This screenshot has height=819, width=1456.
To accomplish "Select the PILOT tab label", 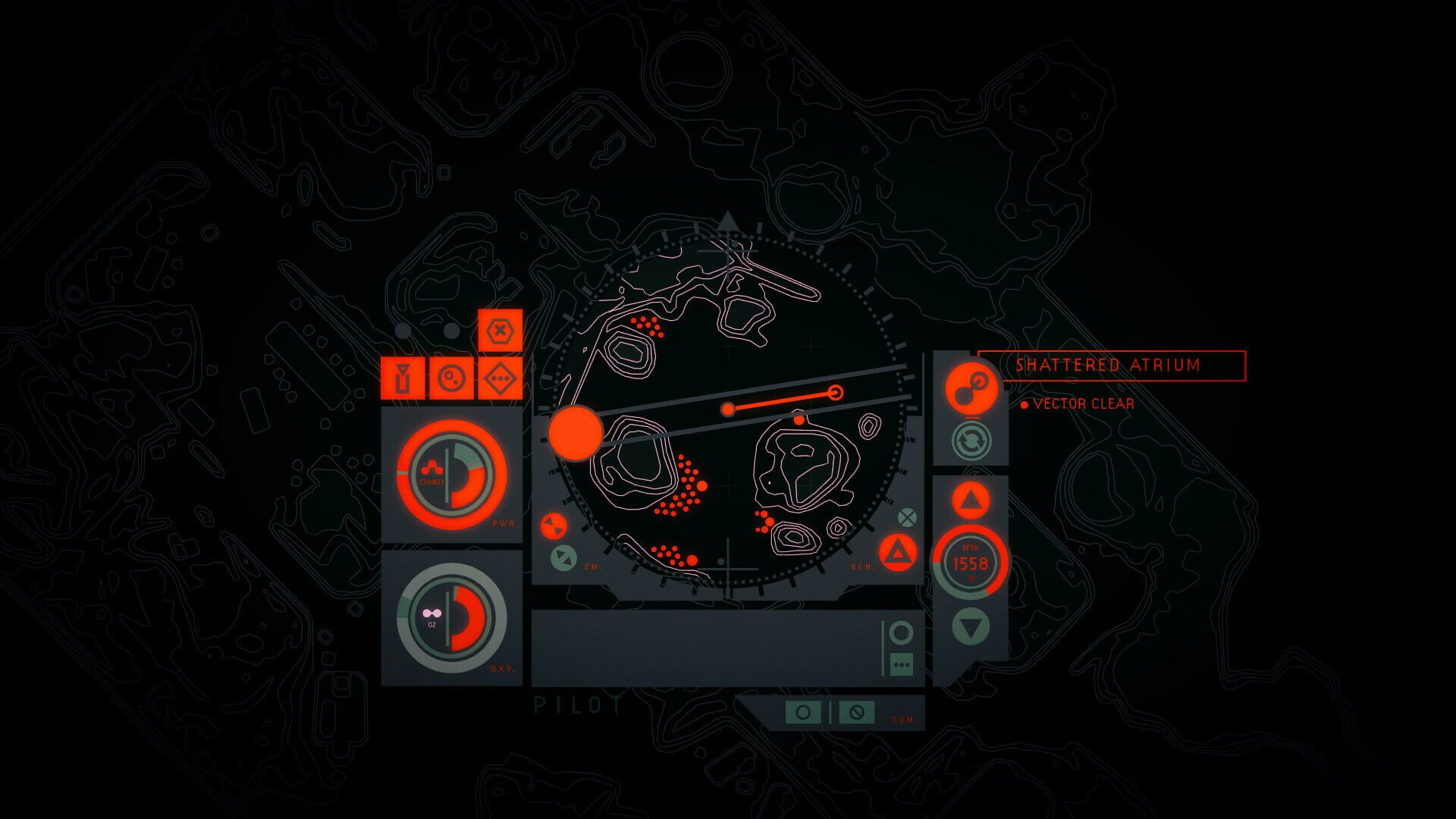I will 576,705.
